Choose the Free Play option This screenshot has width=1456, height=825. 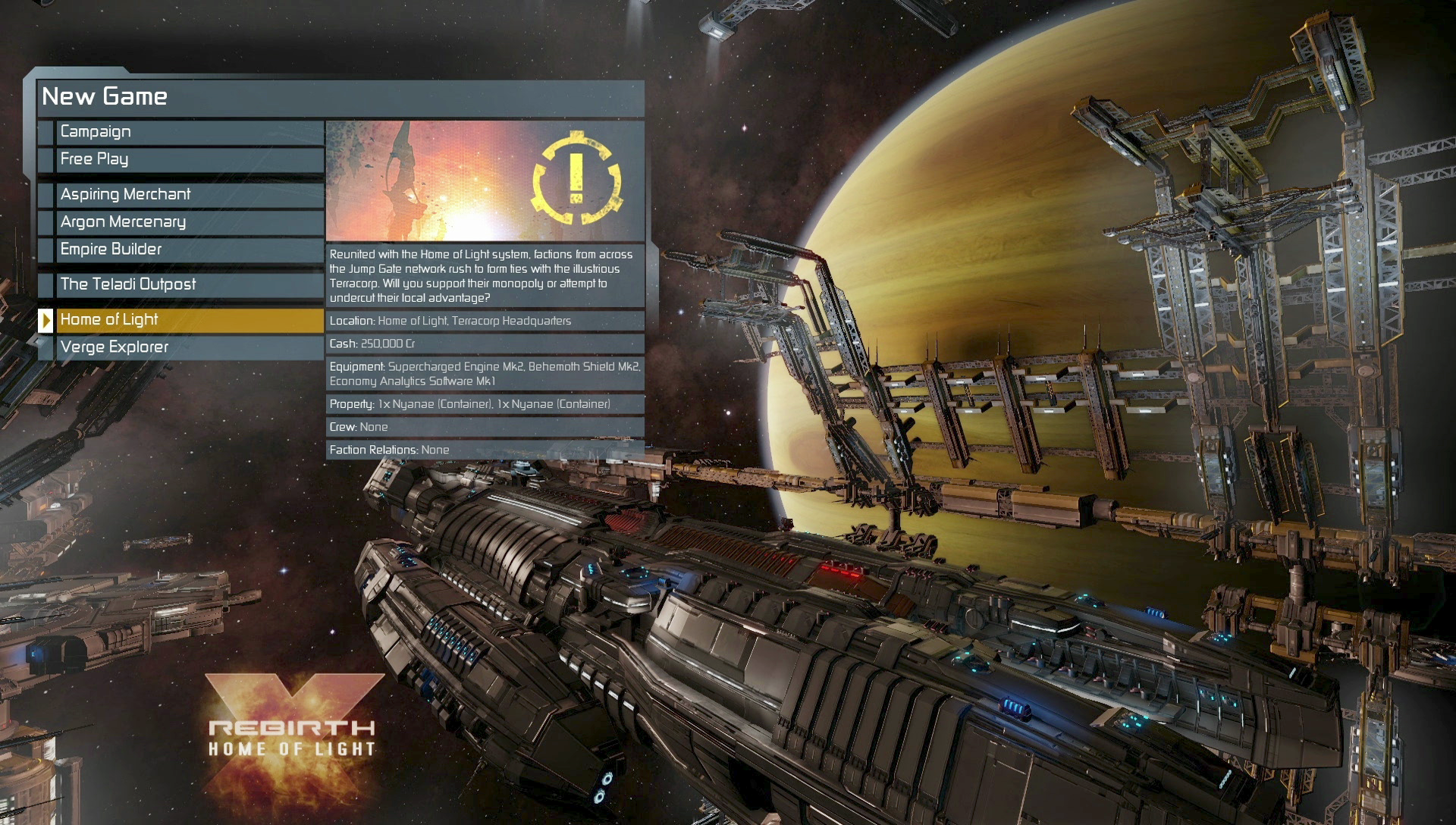(x=190, y=159)
